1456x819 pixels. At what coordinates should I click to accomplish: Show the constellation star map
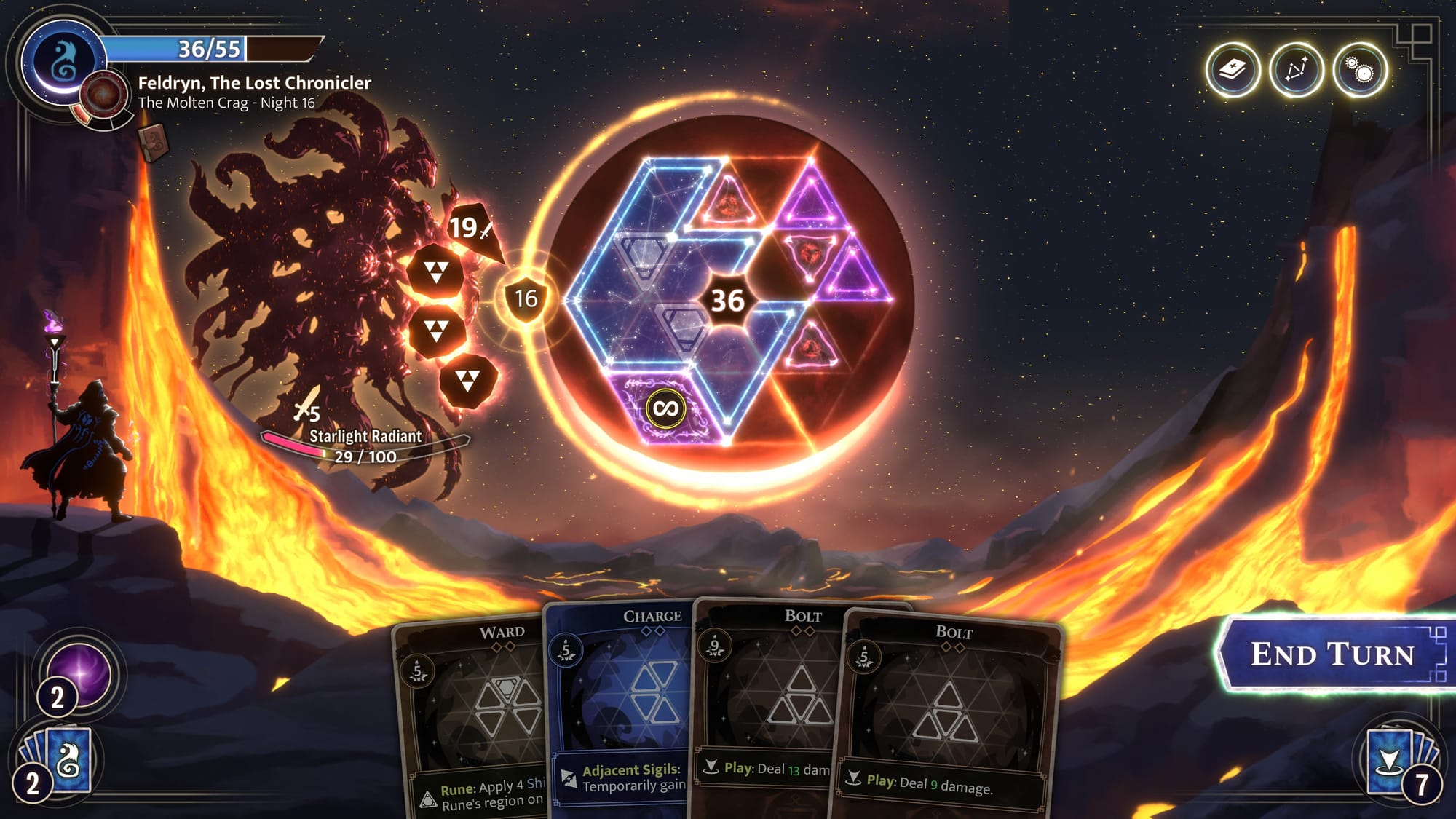tap(1296, 71)
